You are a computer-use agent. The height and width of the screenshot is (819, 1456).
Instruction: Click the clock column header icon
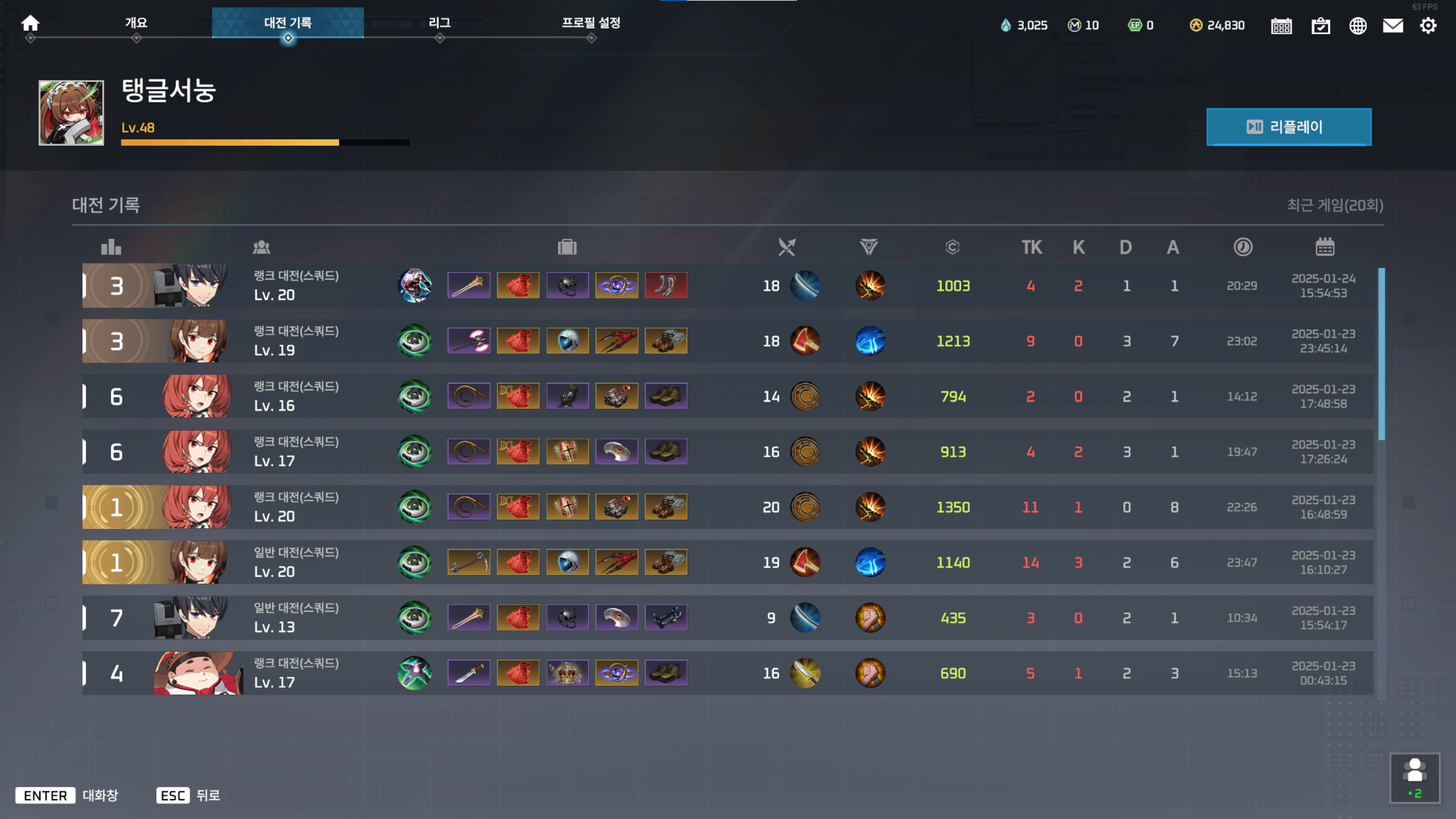1242,247
